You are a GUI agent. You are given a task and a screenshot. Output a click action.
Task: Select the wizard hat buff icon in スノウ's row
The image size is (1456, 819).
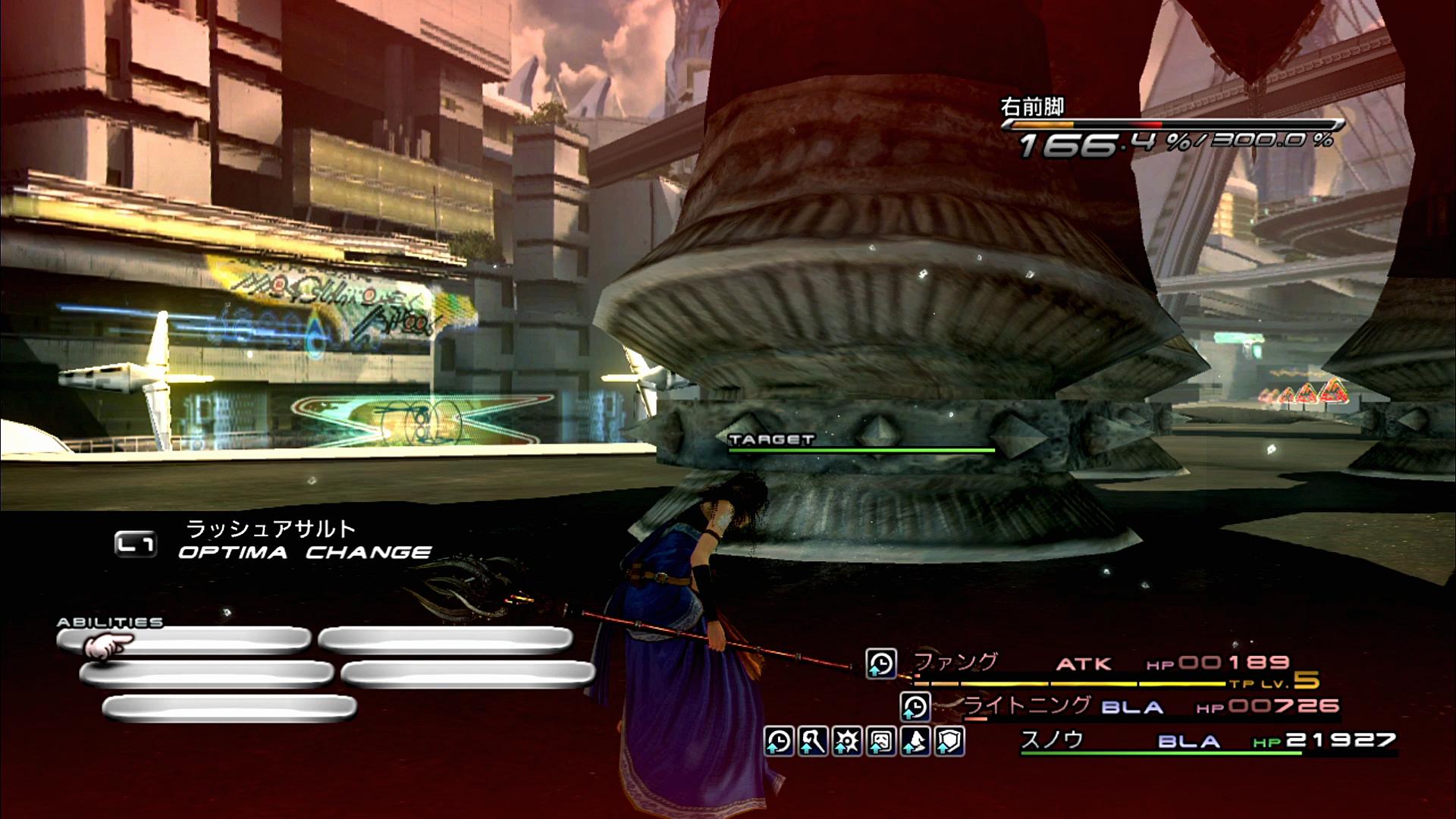(x=915, y=741)
